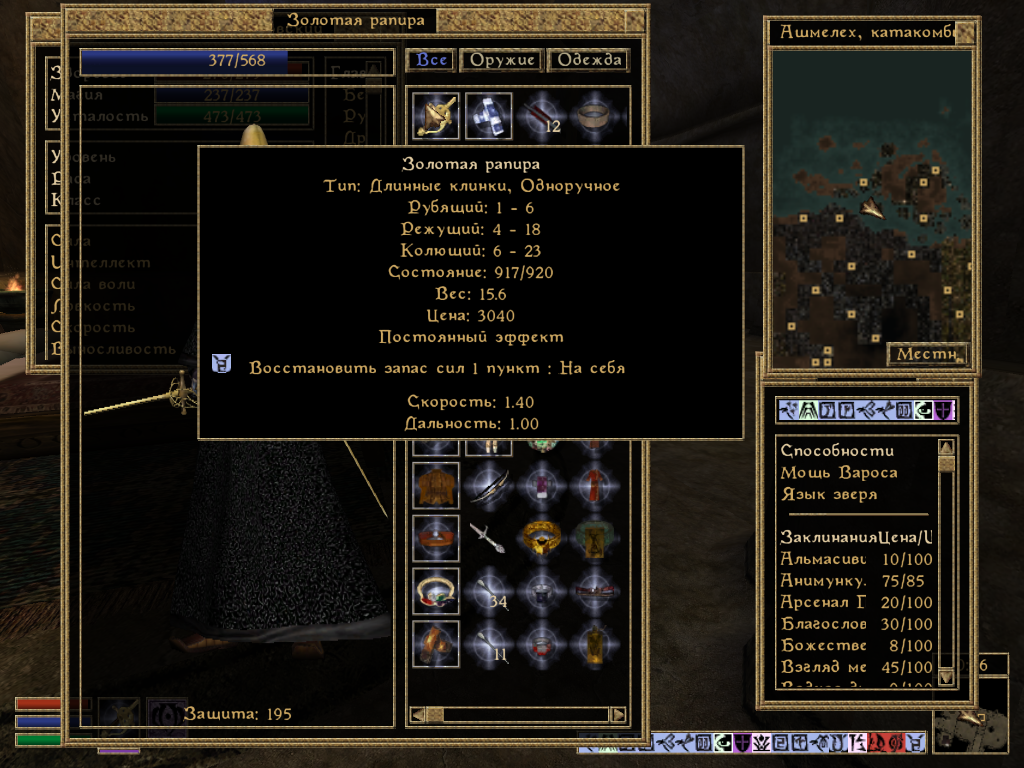This screenshot has width=1024, height=768.
Task: Pick the stack of 34 projectiles
Action: pyautogui.click(x=489, y=592)
